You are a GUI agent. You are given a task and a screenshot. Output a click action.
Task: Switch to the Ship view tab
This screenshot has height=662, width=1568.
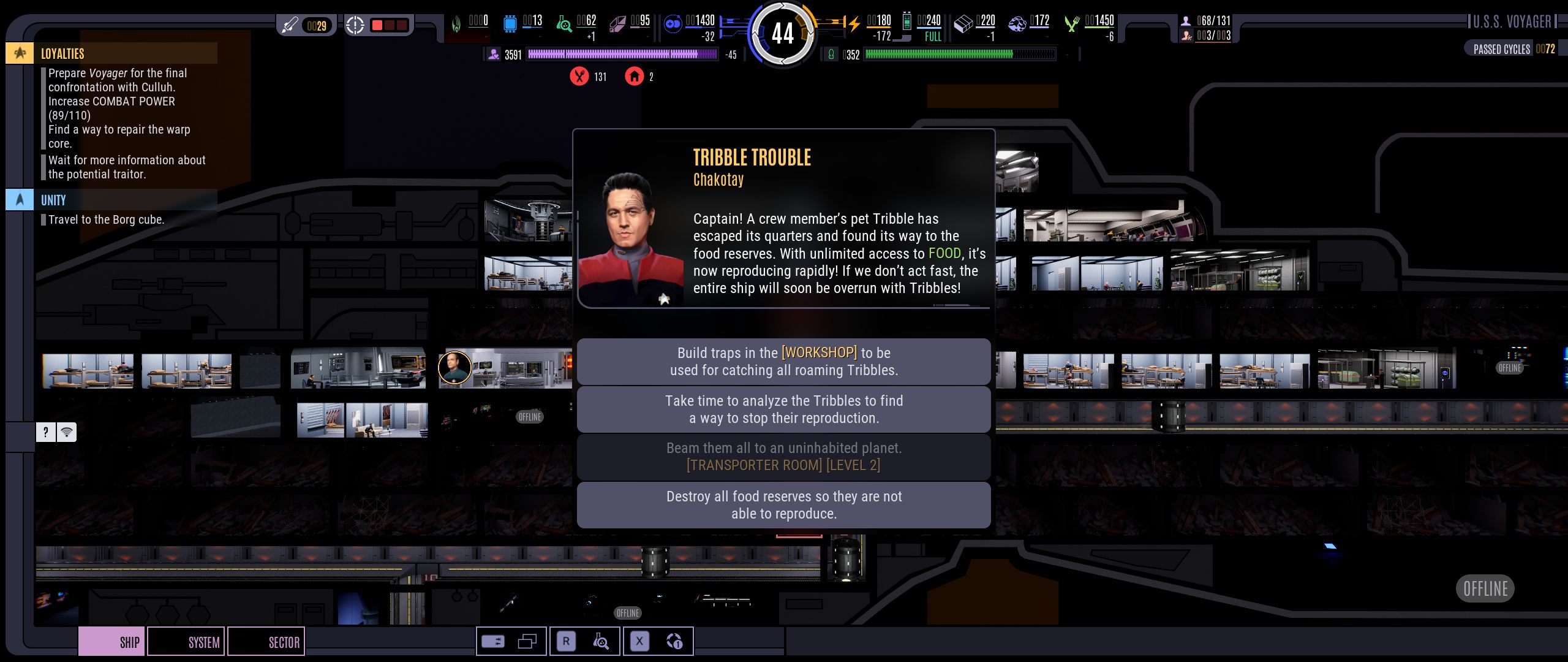[x=112, y=642]
